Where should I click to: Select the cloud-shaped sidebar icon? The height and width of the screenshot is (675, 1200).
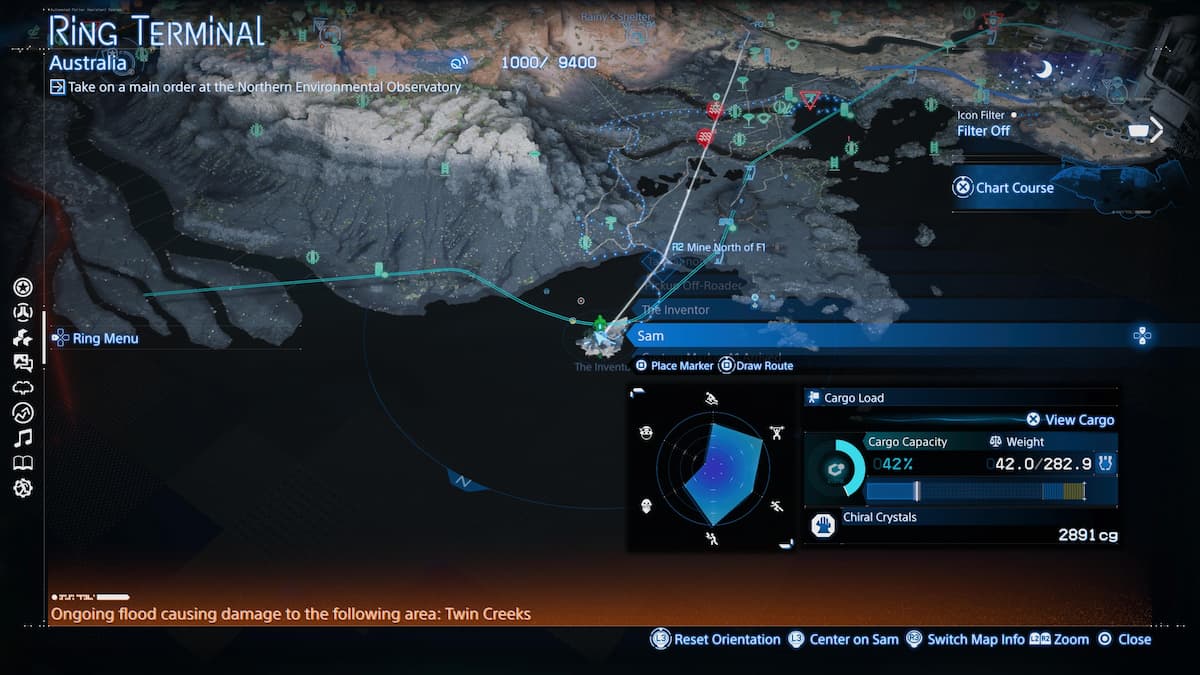coord(23,388)
